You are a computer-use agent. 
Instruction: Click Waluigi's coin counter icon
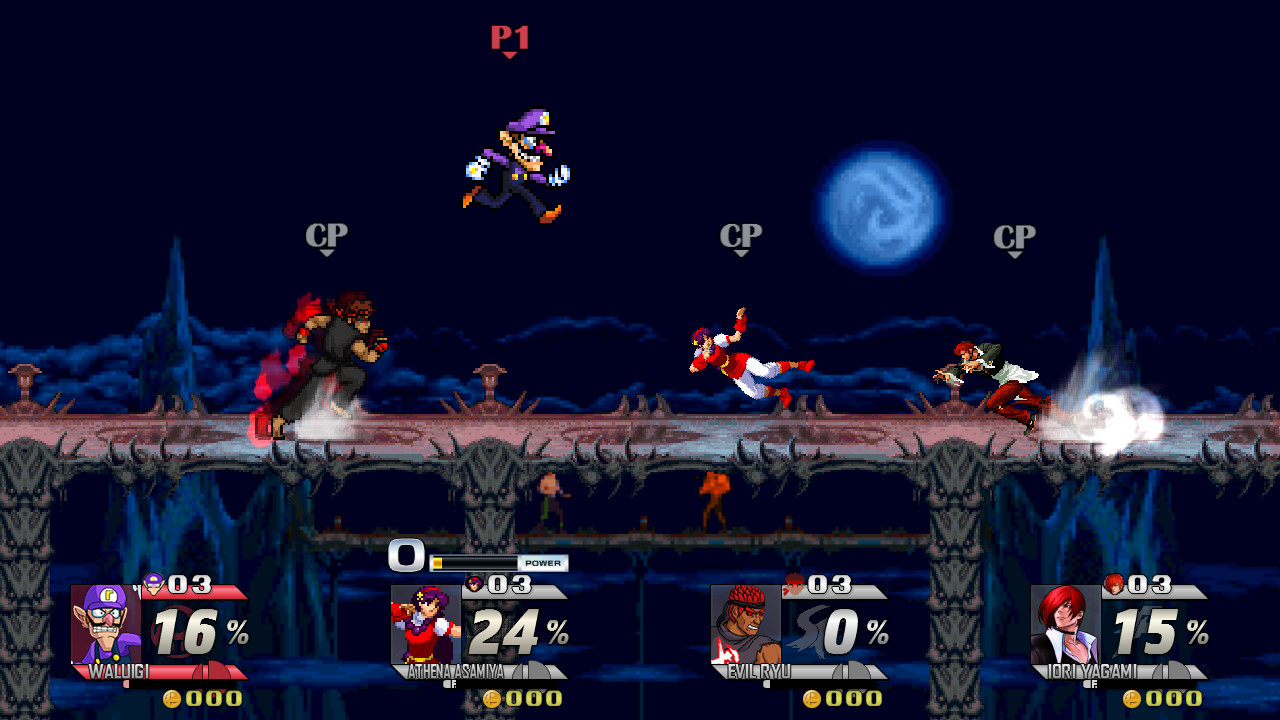coord(173,700)
